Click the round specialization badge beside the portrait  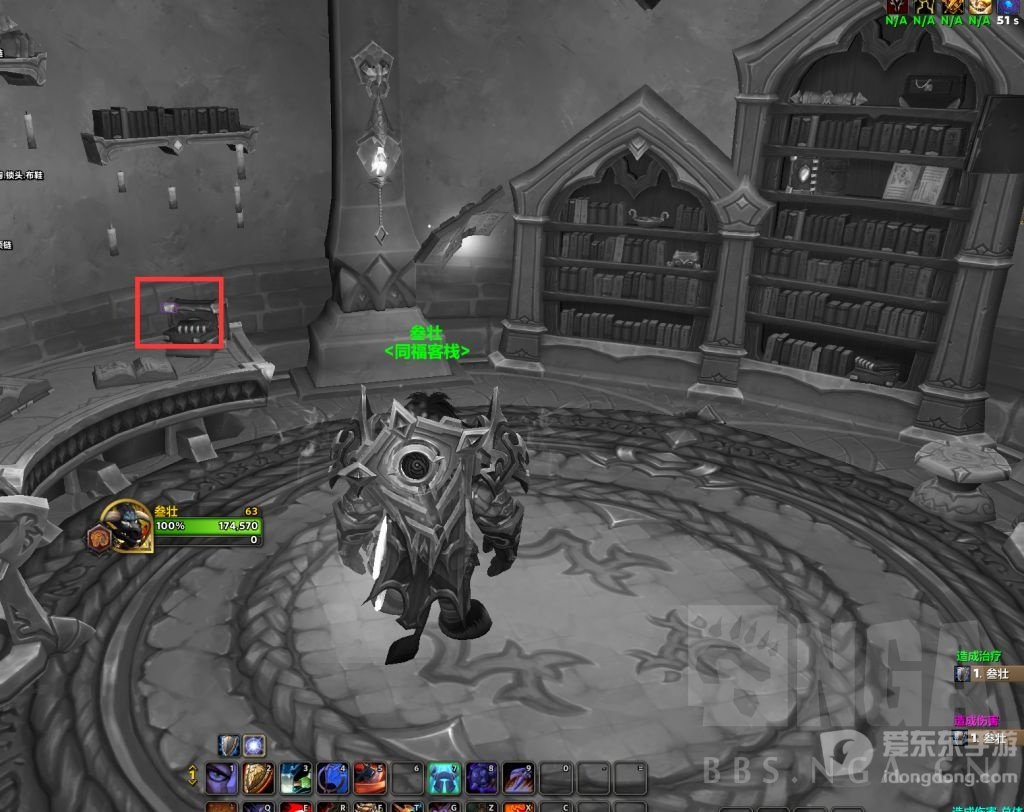100,537
